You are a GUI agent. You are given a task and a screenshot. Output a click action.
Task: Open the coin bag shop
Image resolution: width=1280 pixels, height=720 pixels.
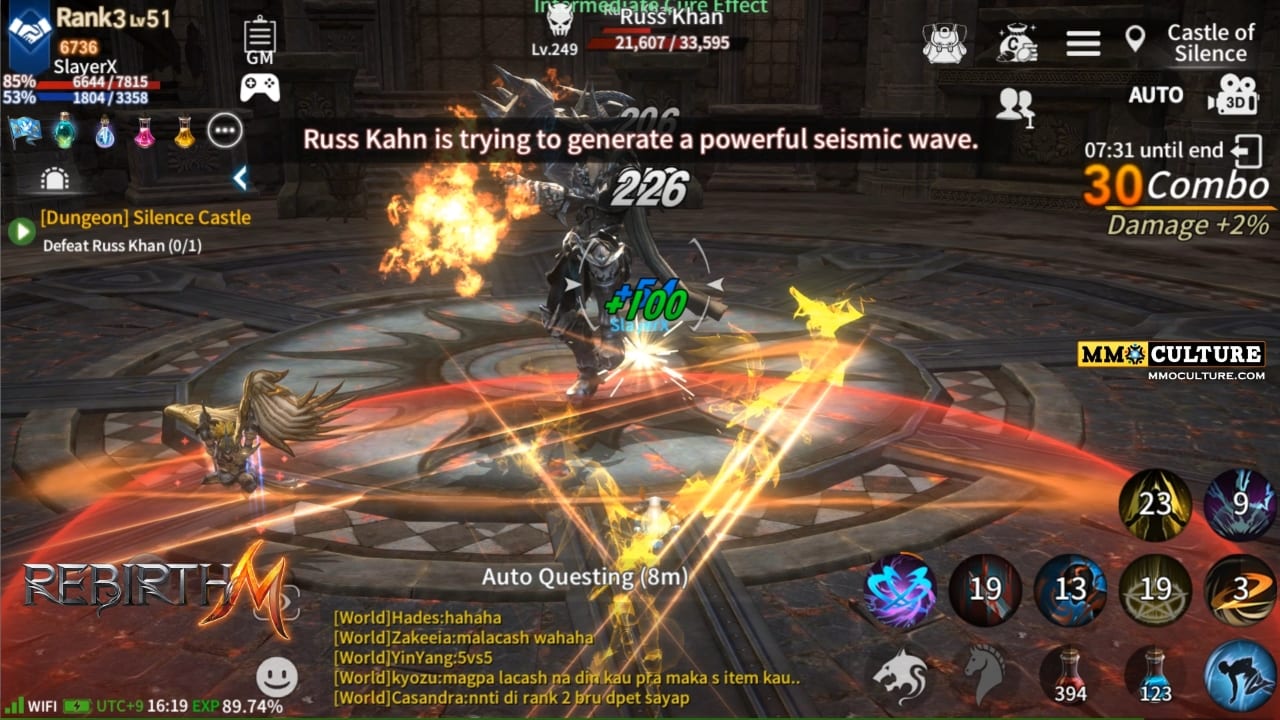(x=1016, y=43)
